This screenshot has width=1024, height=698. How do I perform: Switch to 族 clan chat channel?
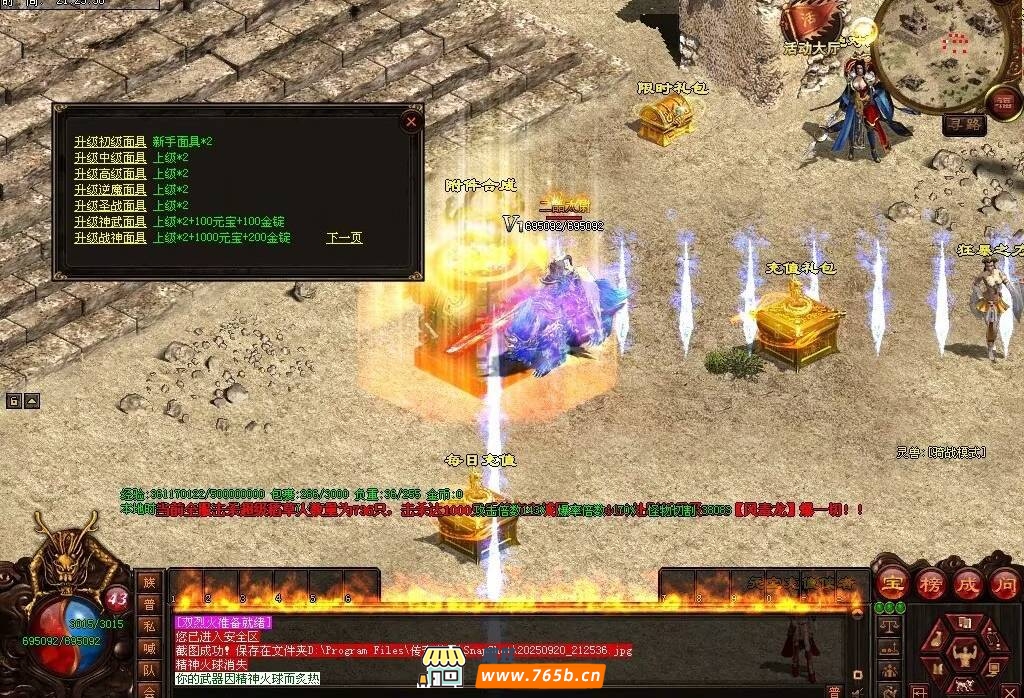149,582
